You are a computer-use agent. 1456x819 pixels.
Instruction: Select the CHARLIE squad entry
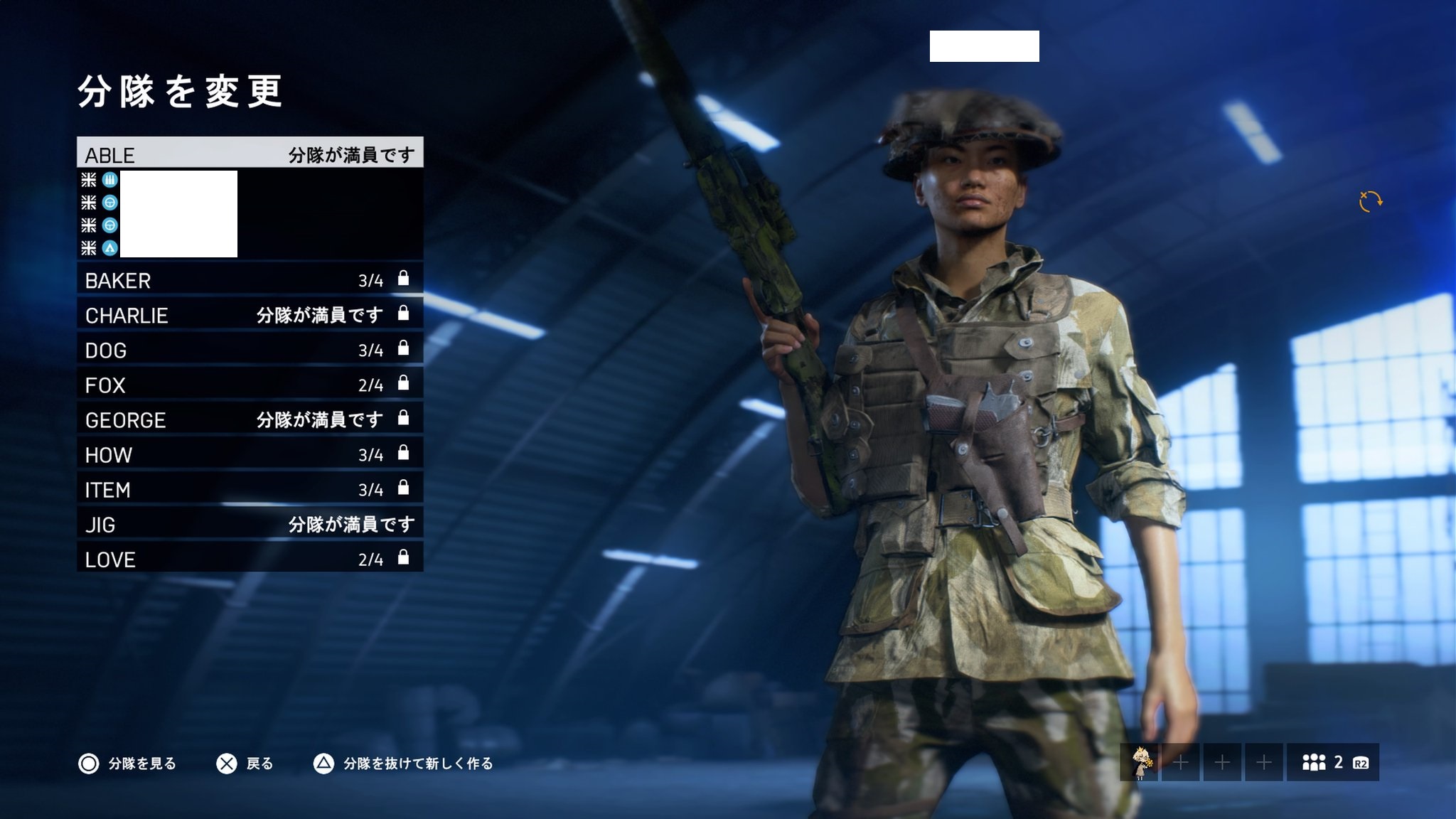click(250, 314)
